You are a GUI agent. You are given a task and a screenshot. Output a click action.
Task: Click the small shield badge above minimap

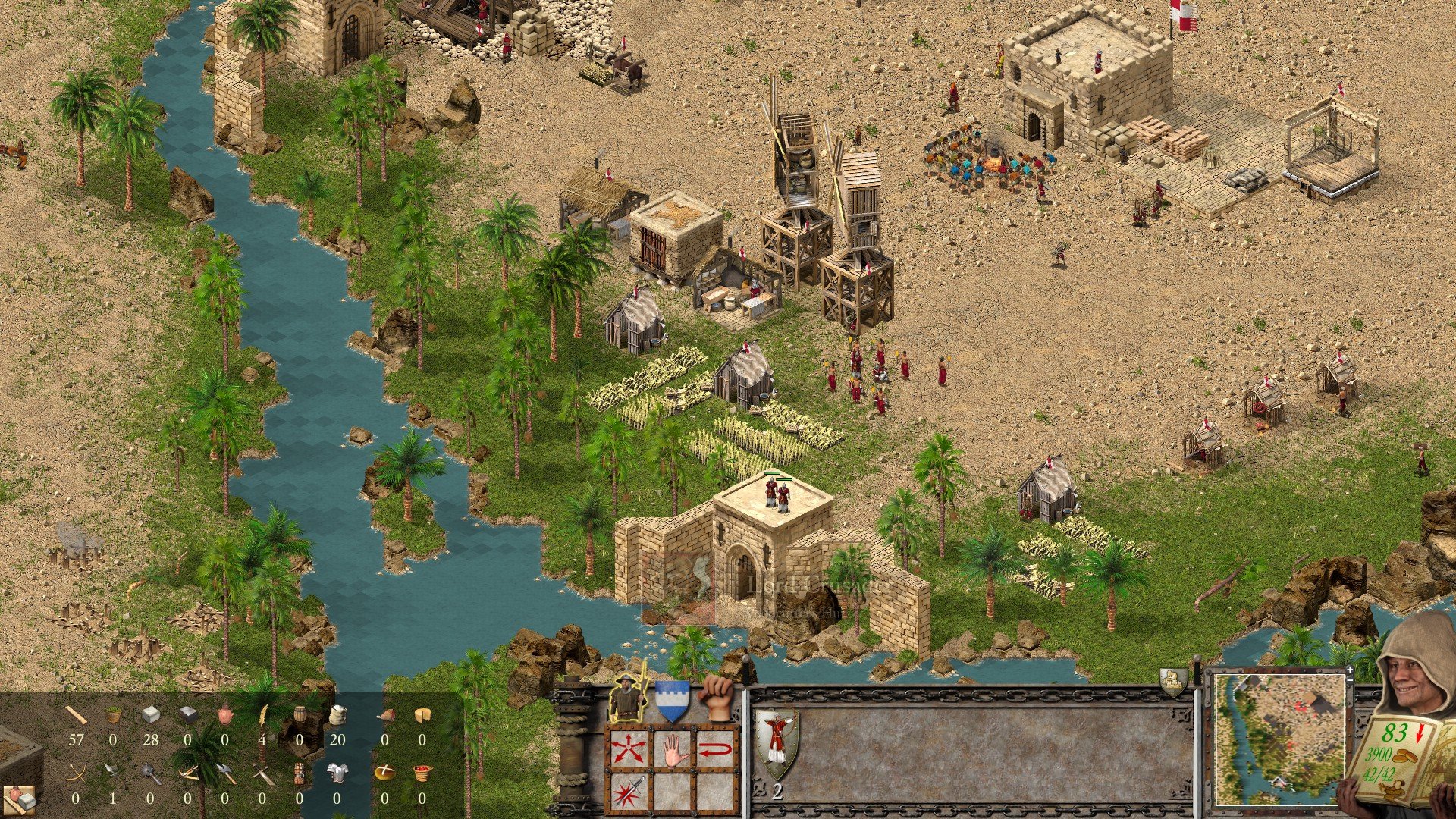1172,681
